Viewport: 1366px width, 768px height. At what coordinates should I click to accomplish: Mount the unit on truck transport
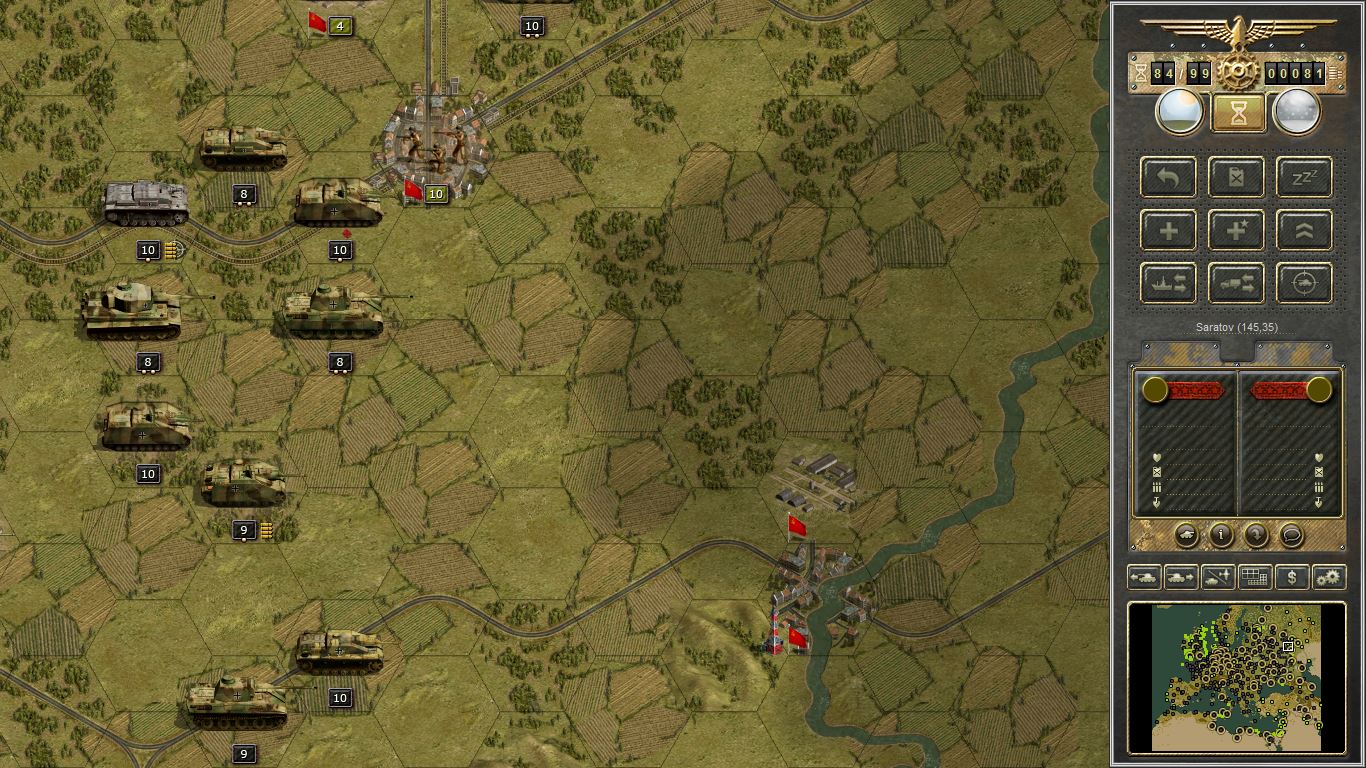pos(1236,283)
